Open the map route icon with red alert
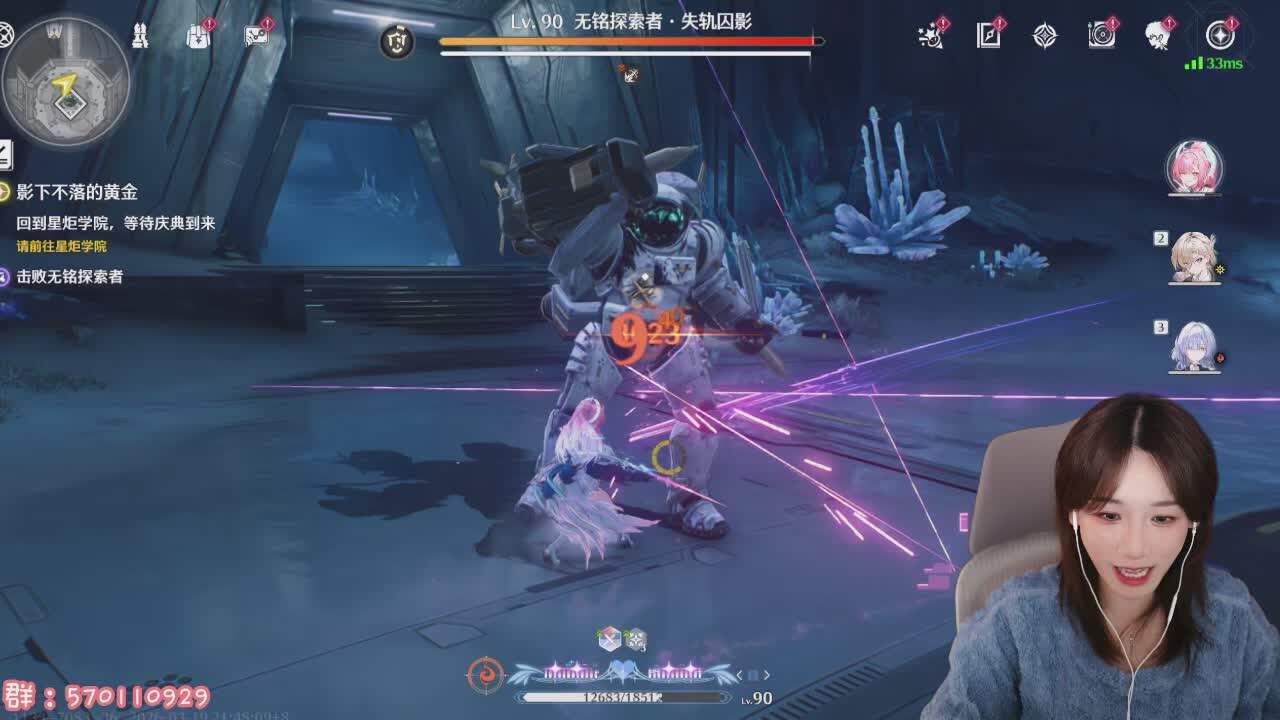This screenshot has width=1280, height=720. 256,36
